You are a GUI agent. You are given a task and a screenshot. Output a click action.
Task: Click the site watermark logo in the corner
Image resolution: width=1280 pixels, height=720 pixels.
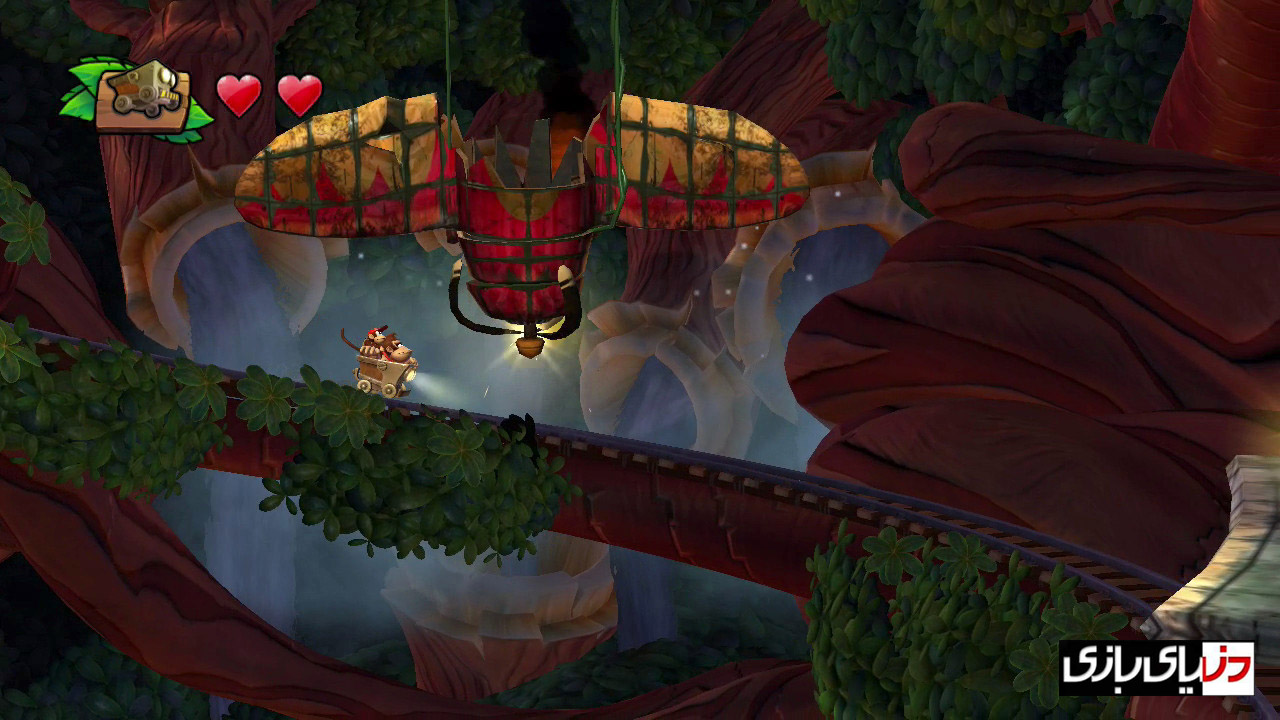click(1157, 667)
